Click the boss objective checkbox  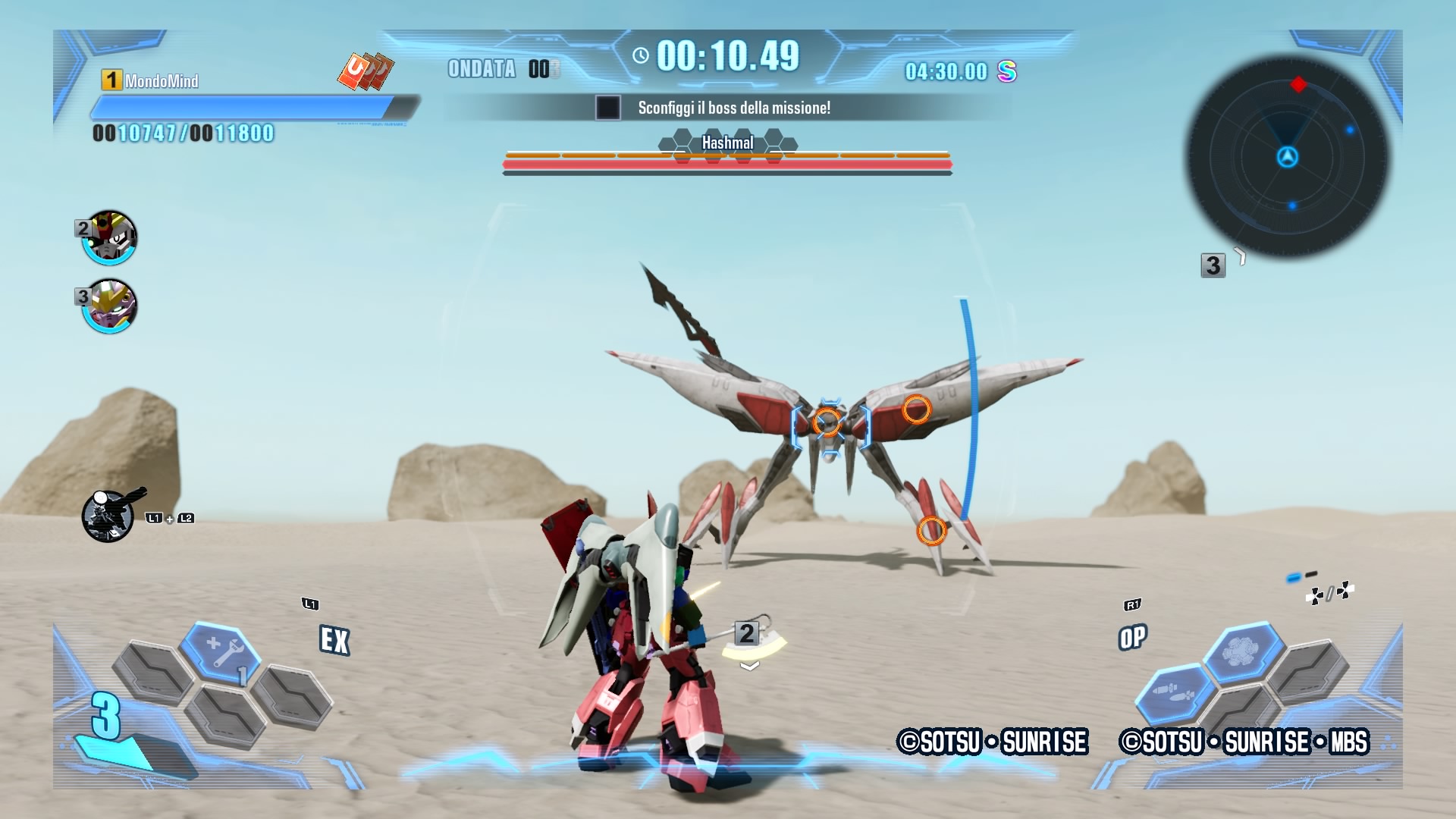click(607, 108)
